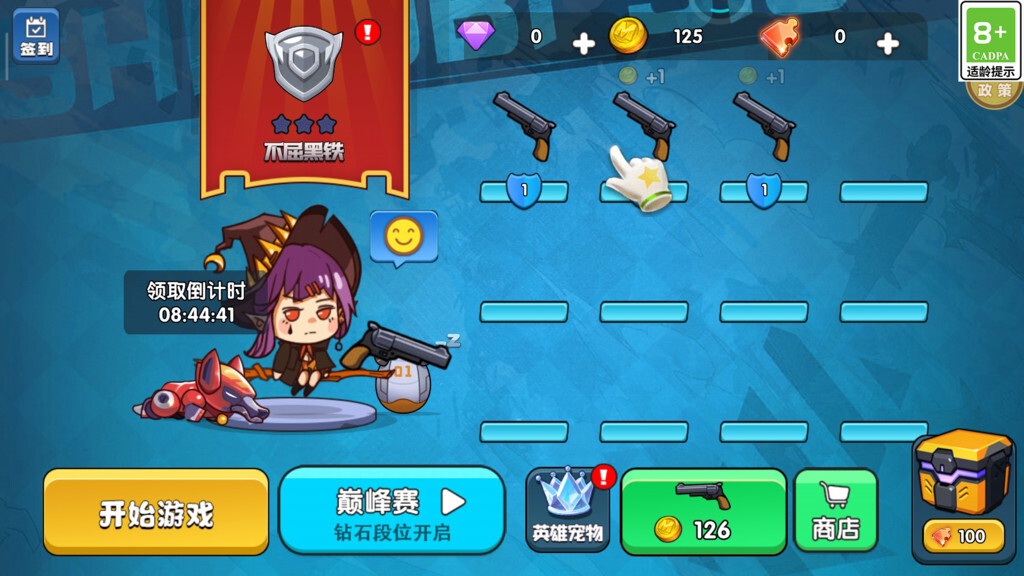1024x576 pixels.
Task: Click the gold coin currency icon
Action: tap(628, 37)
